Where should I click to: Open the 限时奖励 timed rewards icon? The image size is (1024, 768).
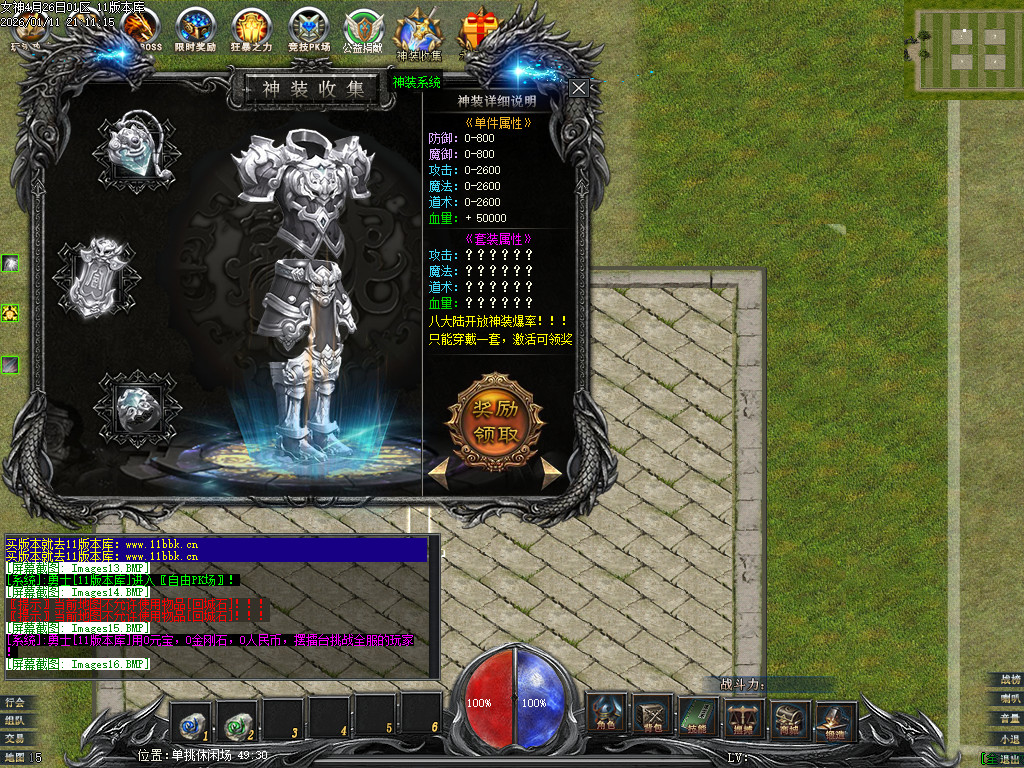click(x=195, y=30)
